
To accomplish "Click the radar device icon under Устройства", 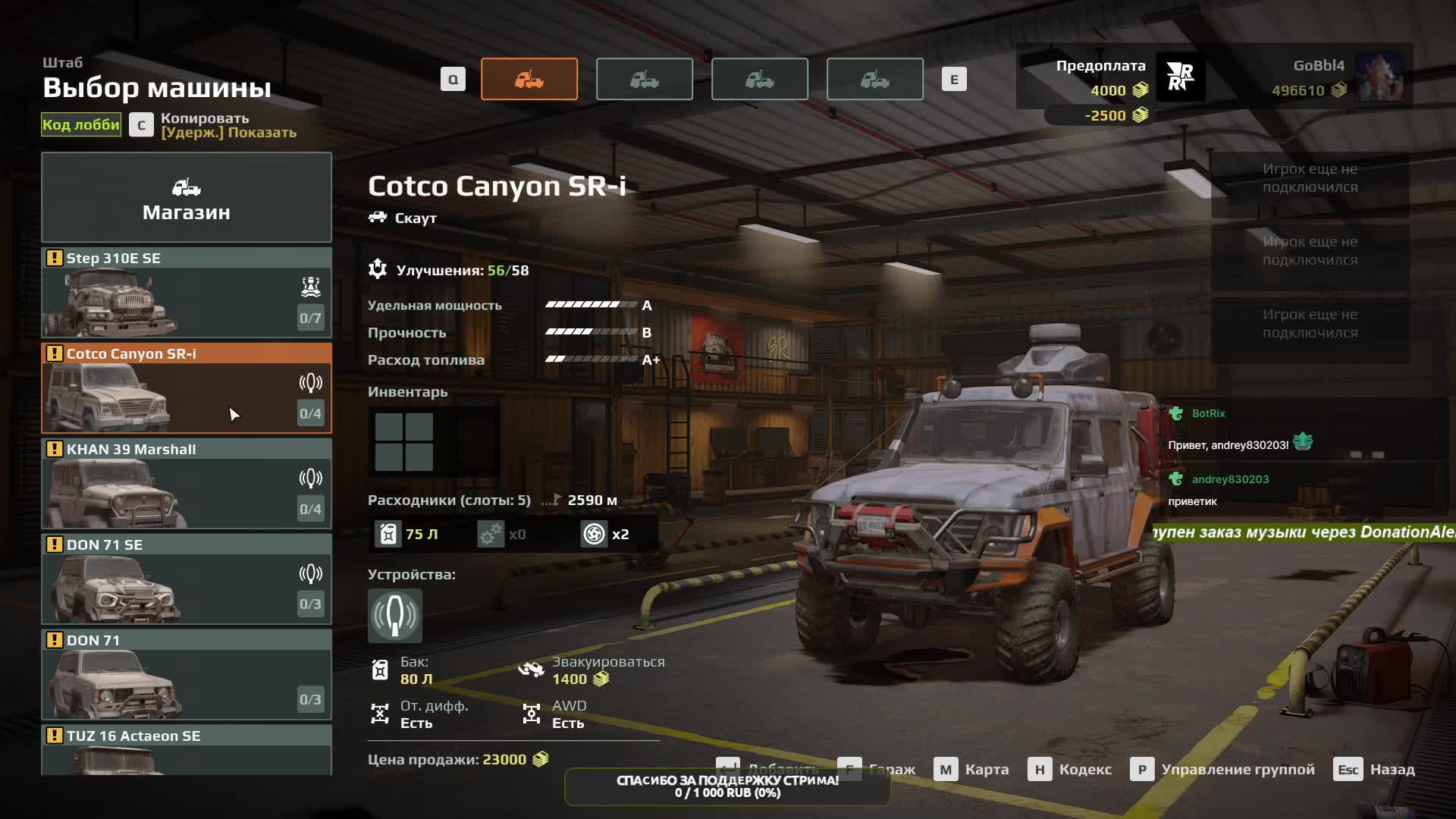I will (x=395, y=615).
